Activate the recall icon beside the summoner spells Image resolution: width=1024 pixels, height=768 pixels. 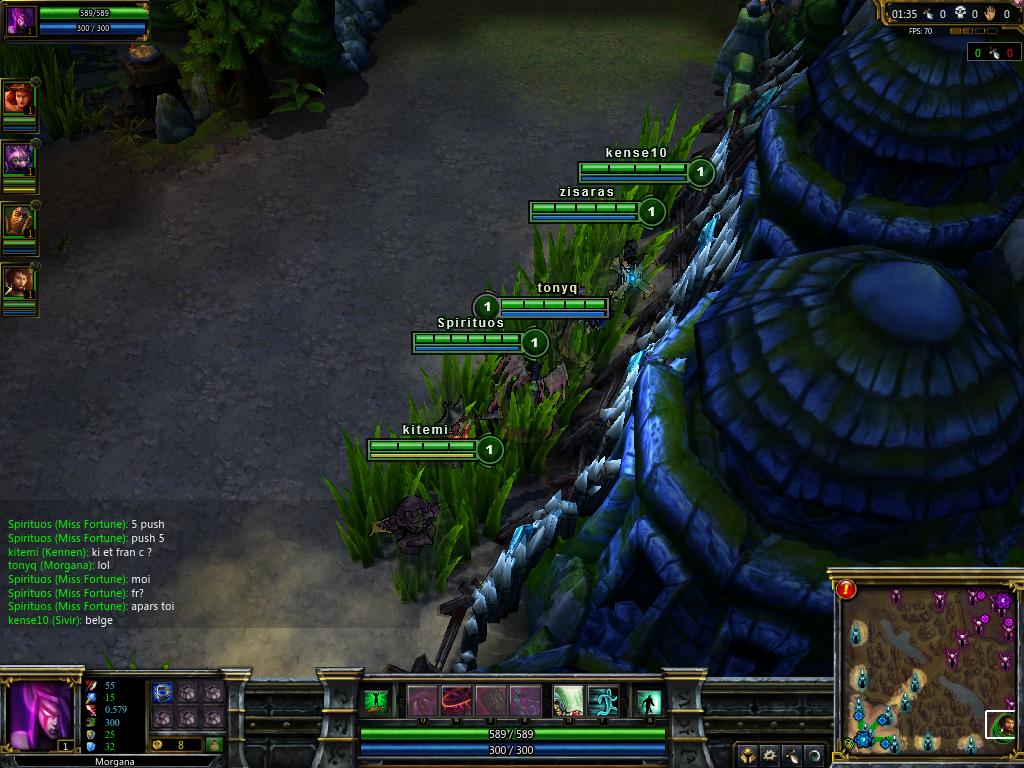[x=649, y=702]
